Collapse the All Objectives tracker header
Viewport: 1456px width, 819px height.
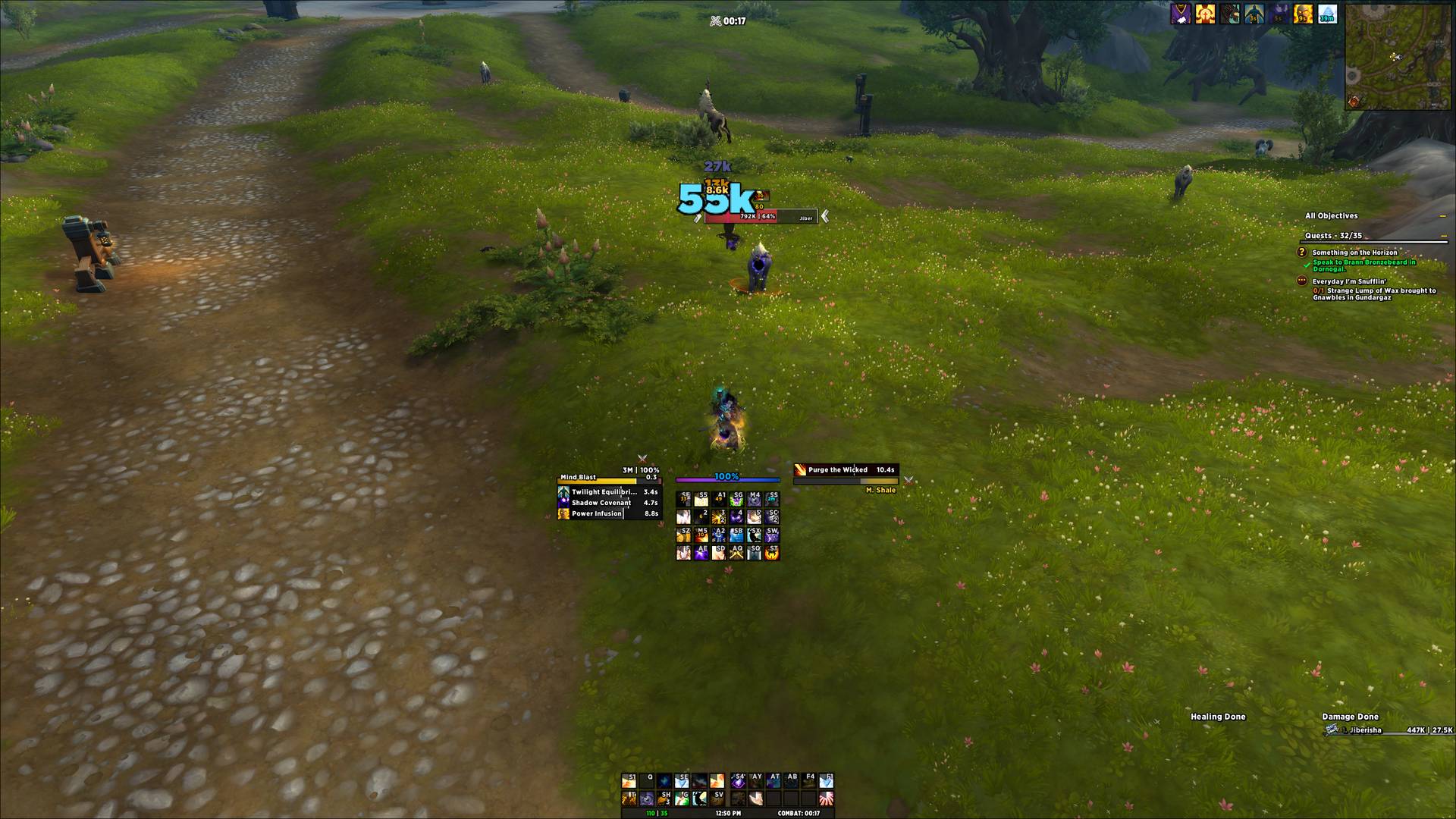(1442, 216)
